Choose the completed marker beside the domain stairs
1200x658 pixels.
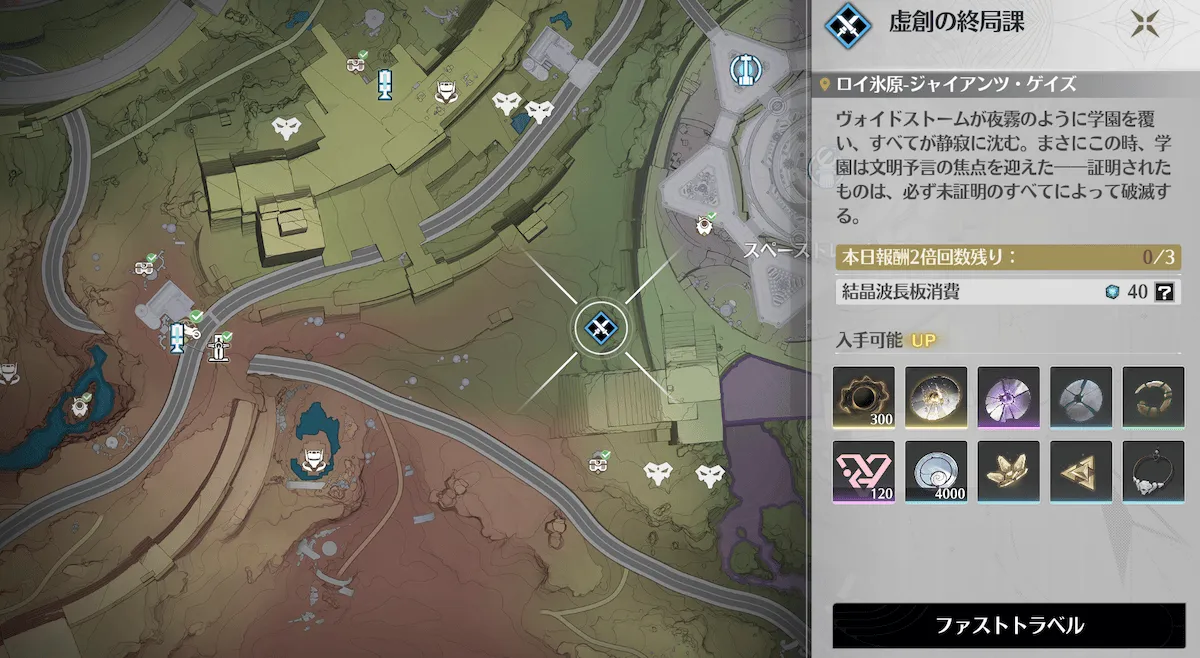[599, 465]
